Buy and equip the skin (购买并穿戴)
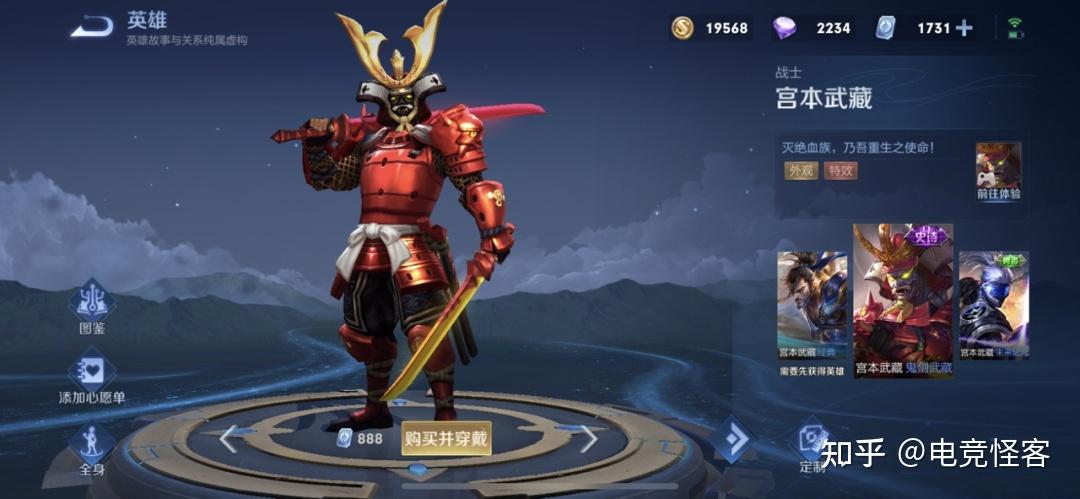 [x=447, y=438]
